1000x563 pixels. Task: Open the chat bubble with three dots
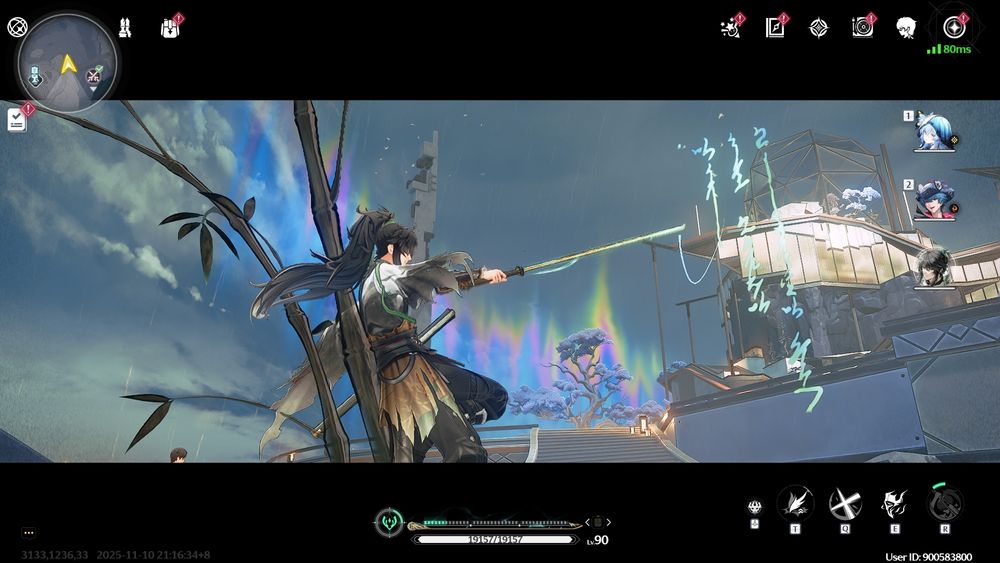click(28, 533)
